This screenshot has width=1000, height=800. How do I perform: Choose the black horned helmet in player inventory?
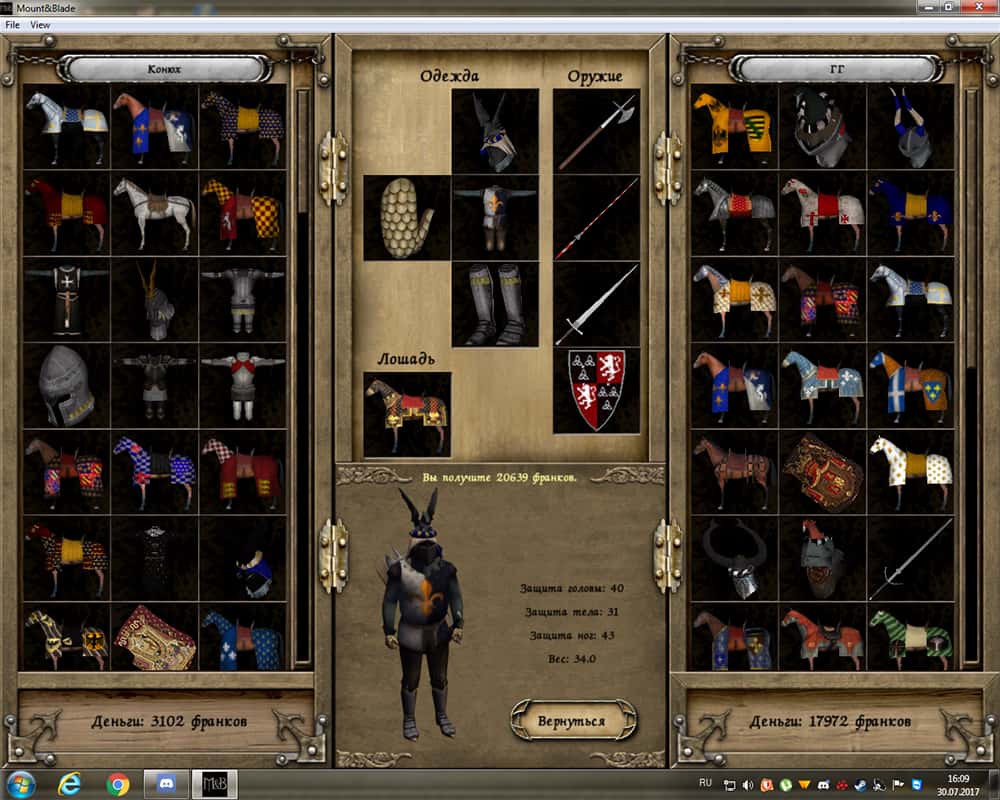(734, 558)
